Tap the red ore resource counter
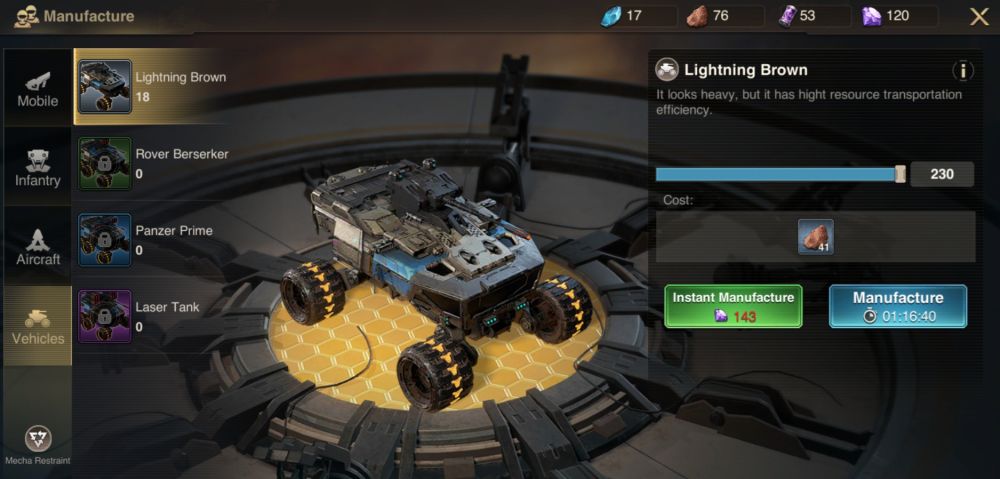This screenshot has height=479, width=1000. click(713, 16)
